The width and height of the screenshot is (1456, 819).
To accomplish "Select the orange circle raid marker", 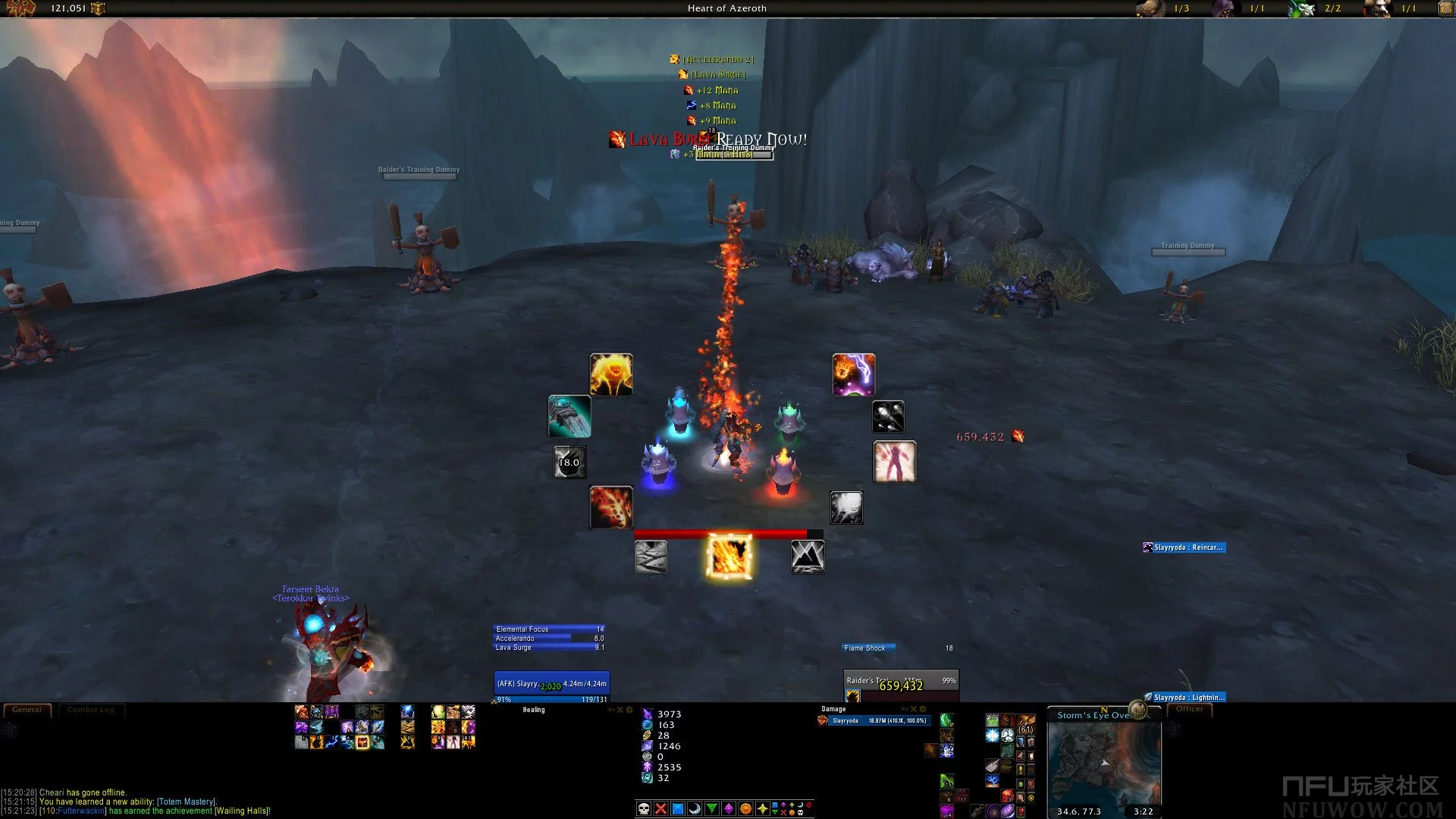I will tap(745, 808).
